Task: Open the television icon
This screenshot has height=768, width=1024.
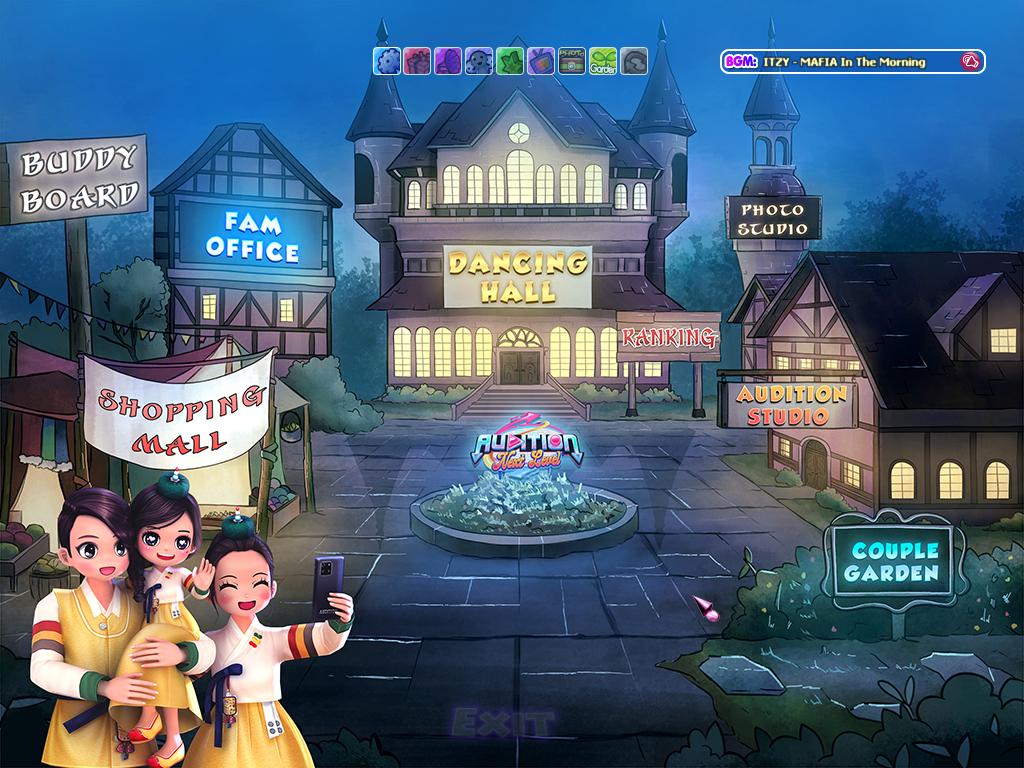Action: (x=541, y=61)
